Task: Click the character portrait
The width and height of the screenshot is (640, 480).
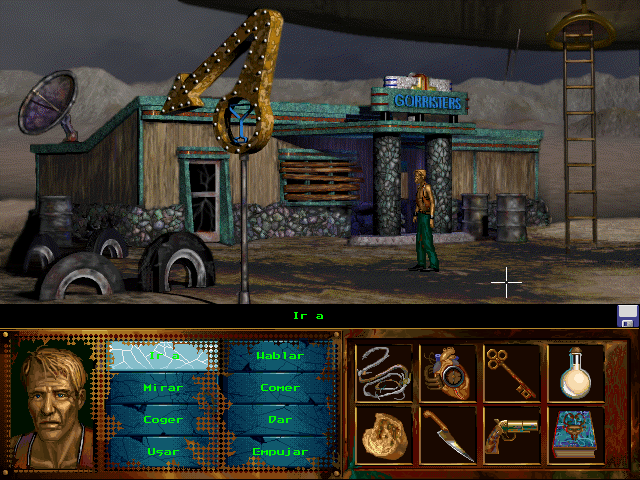Action: (x=54, y=402)
